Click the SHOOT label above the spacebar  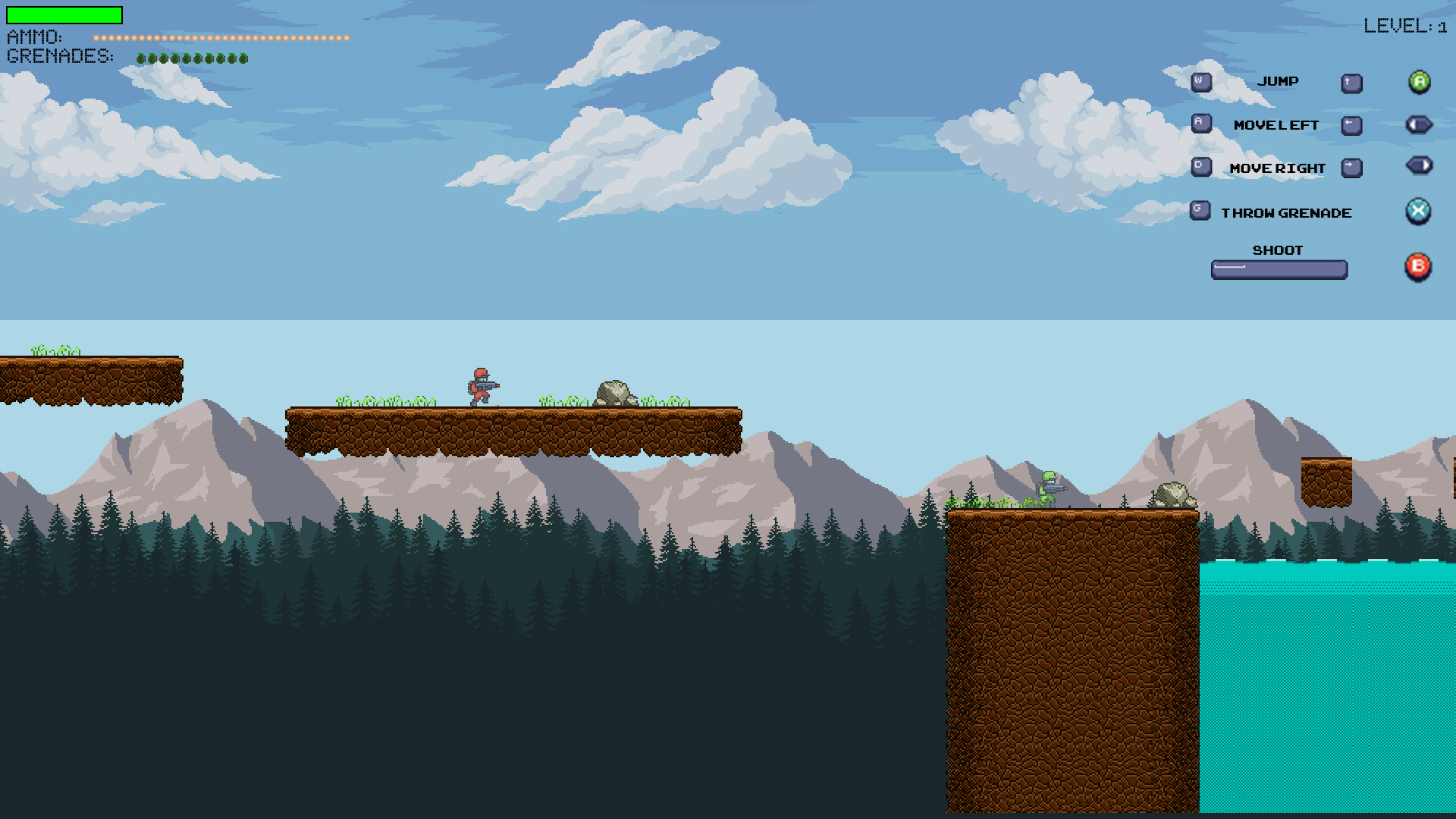1279,249
